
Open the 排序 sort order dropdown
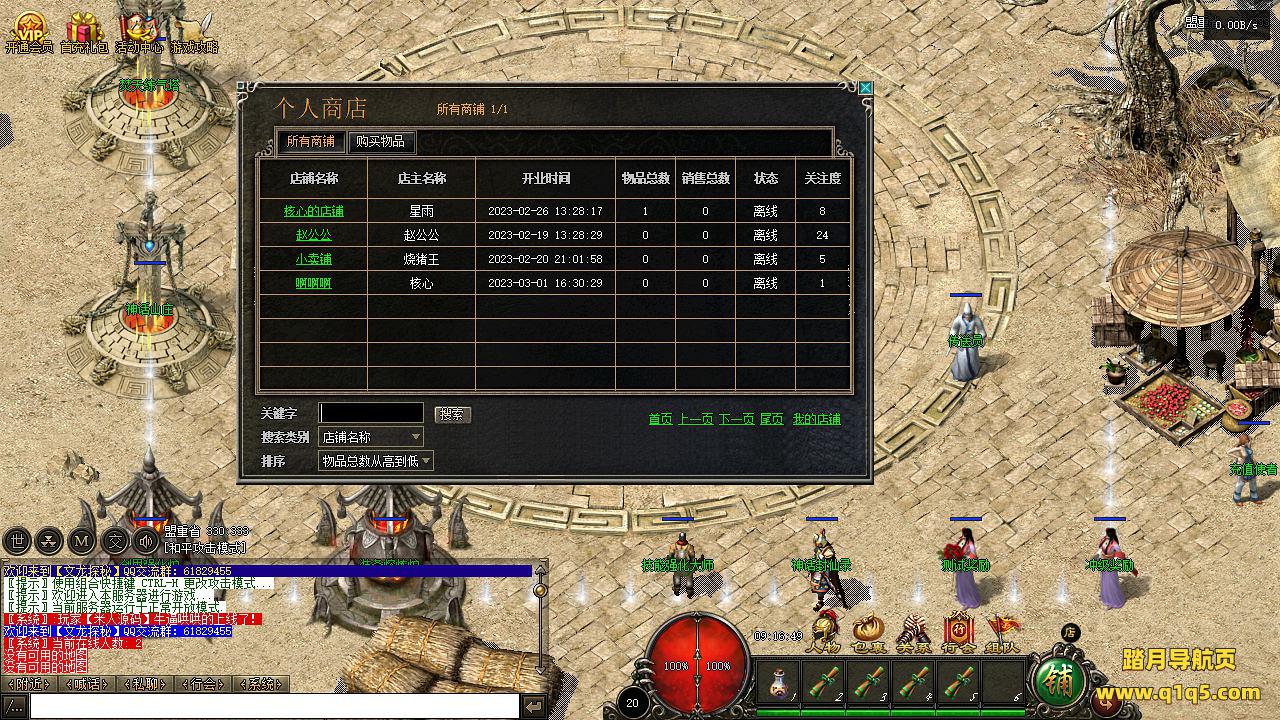pos(375,461)
